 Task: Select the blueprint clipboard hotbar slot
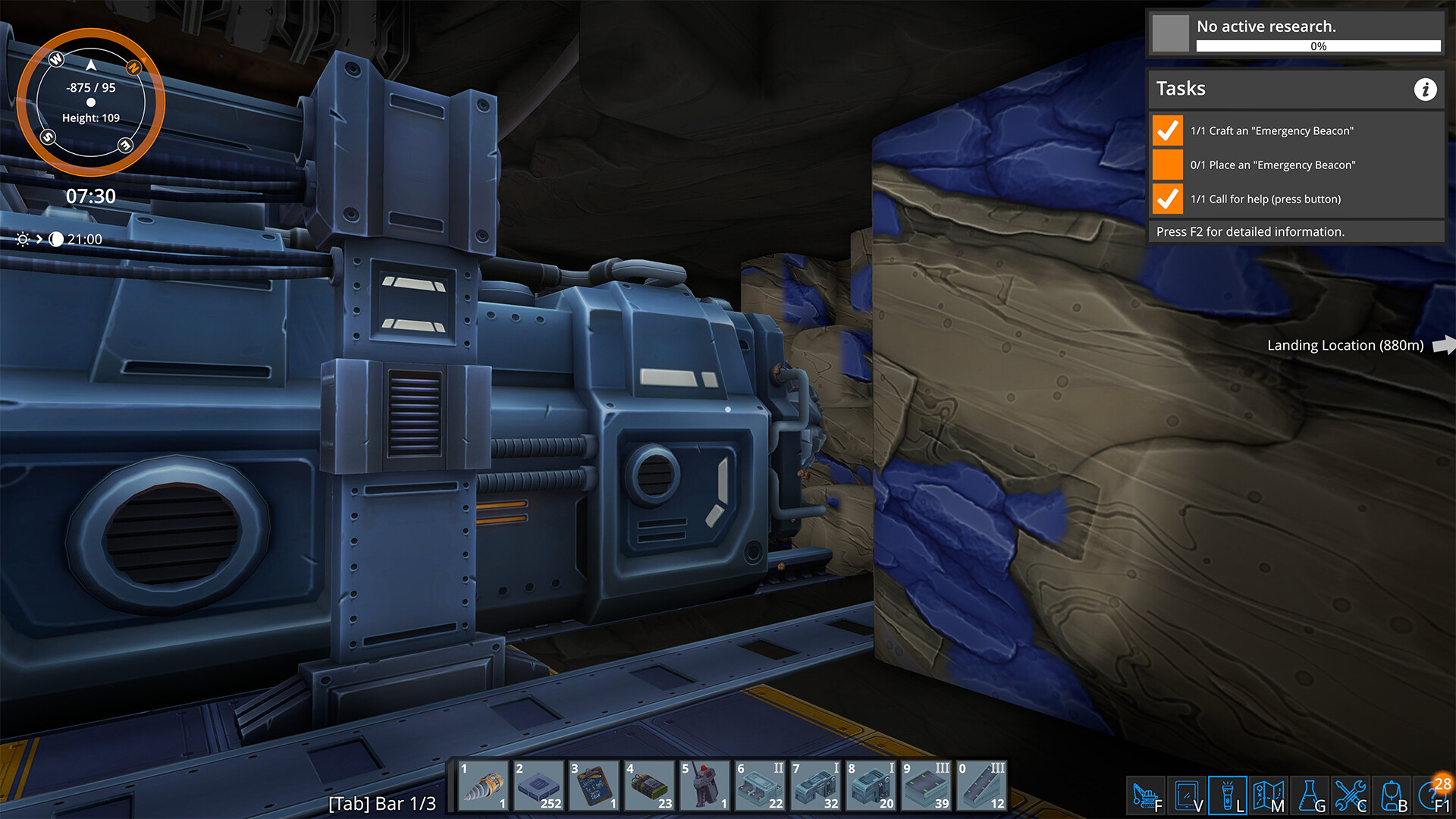[595, 786]
